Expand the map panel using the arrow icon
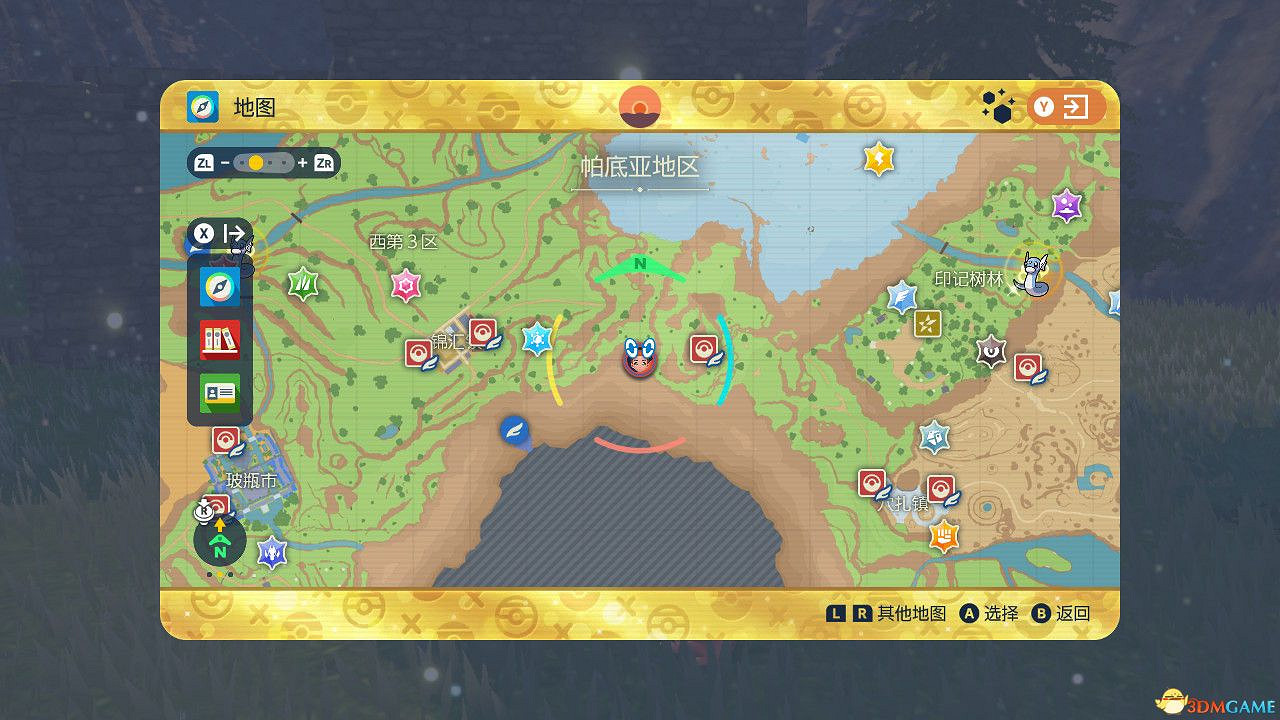The height and width of the screenshot is (720, 1280). coord(235,233)
